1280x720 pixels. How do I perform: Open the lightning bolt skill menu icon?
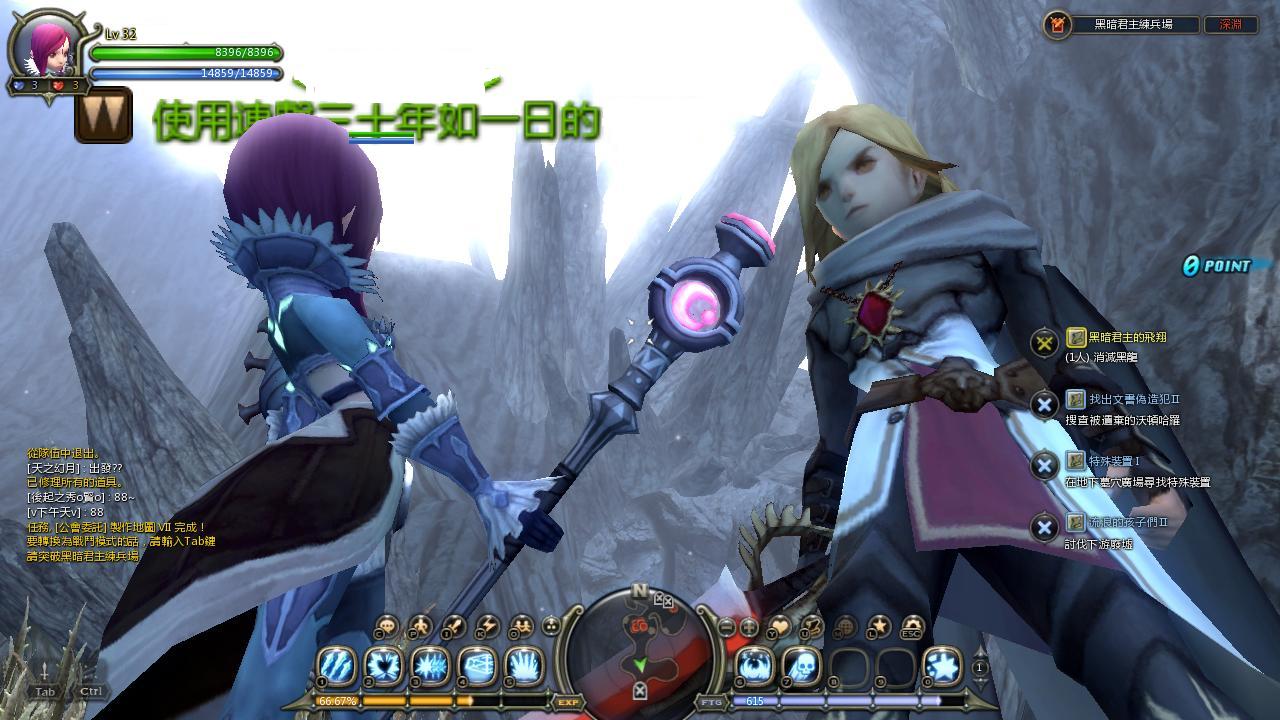click(x=486, y=627)
